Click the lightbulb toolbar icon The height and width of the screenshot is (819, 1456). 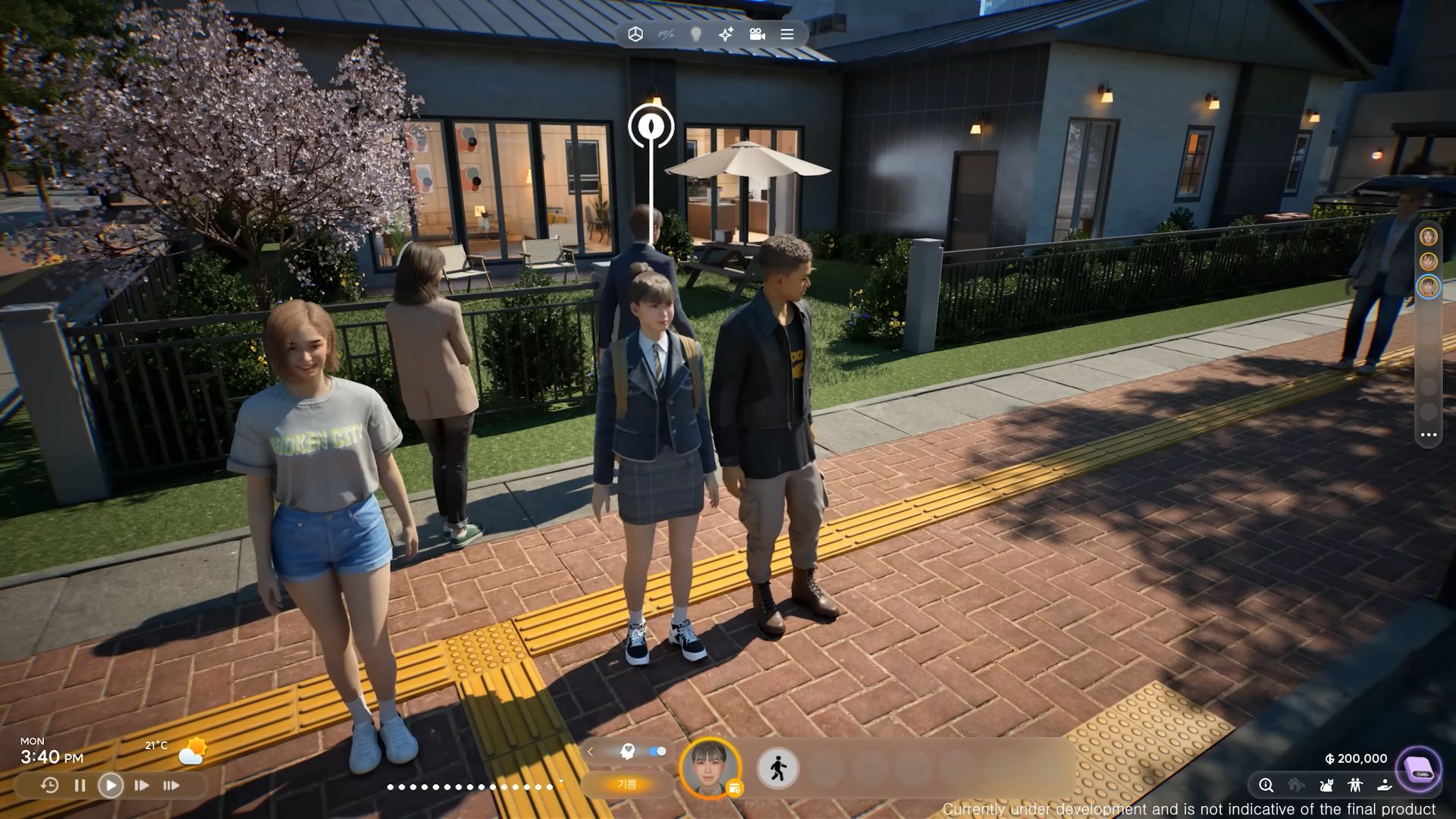click(x=696, y=34)
